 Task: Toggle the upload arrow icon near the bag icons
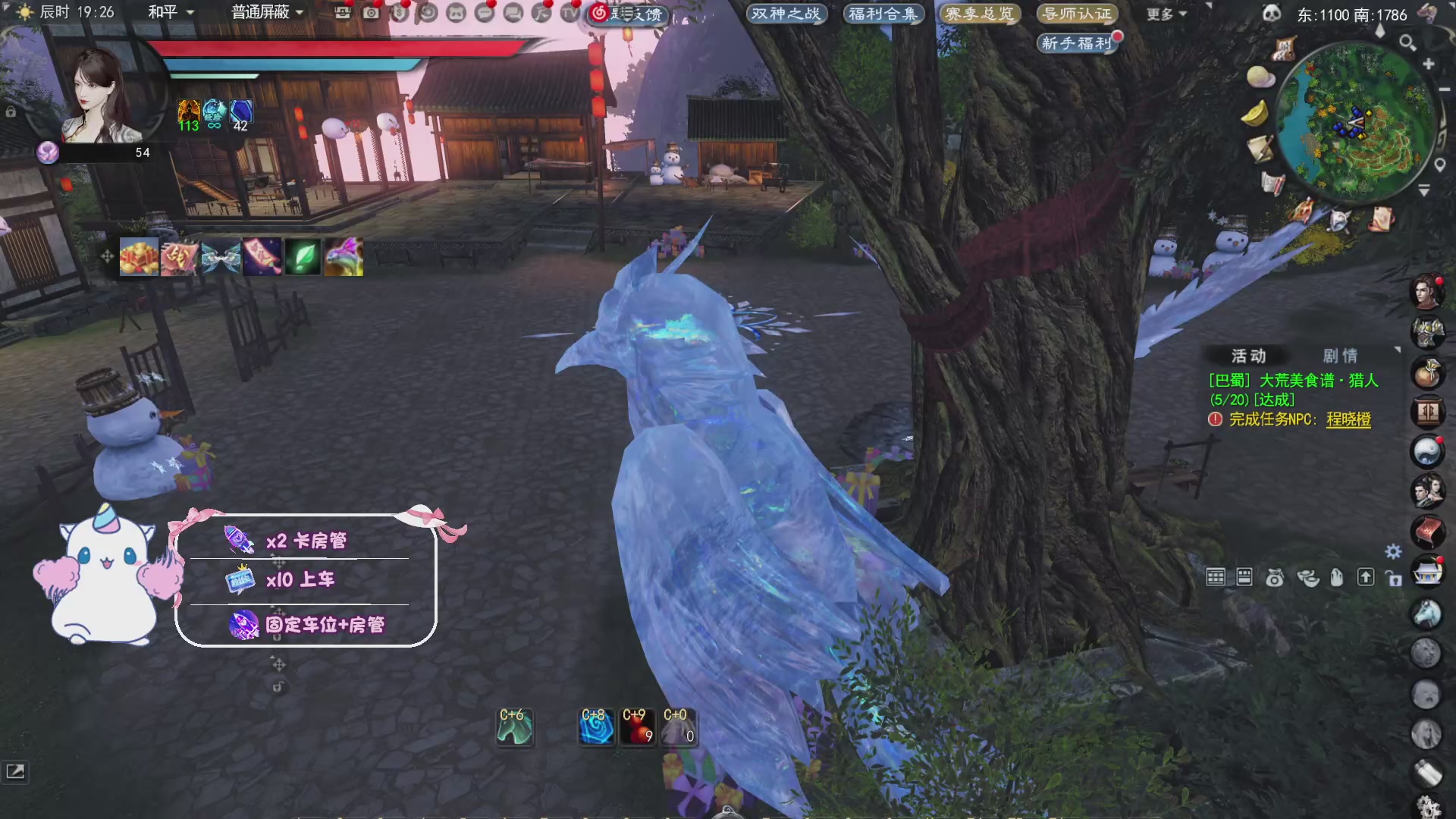1367,577
